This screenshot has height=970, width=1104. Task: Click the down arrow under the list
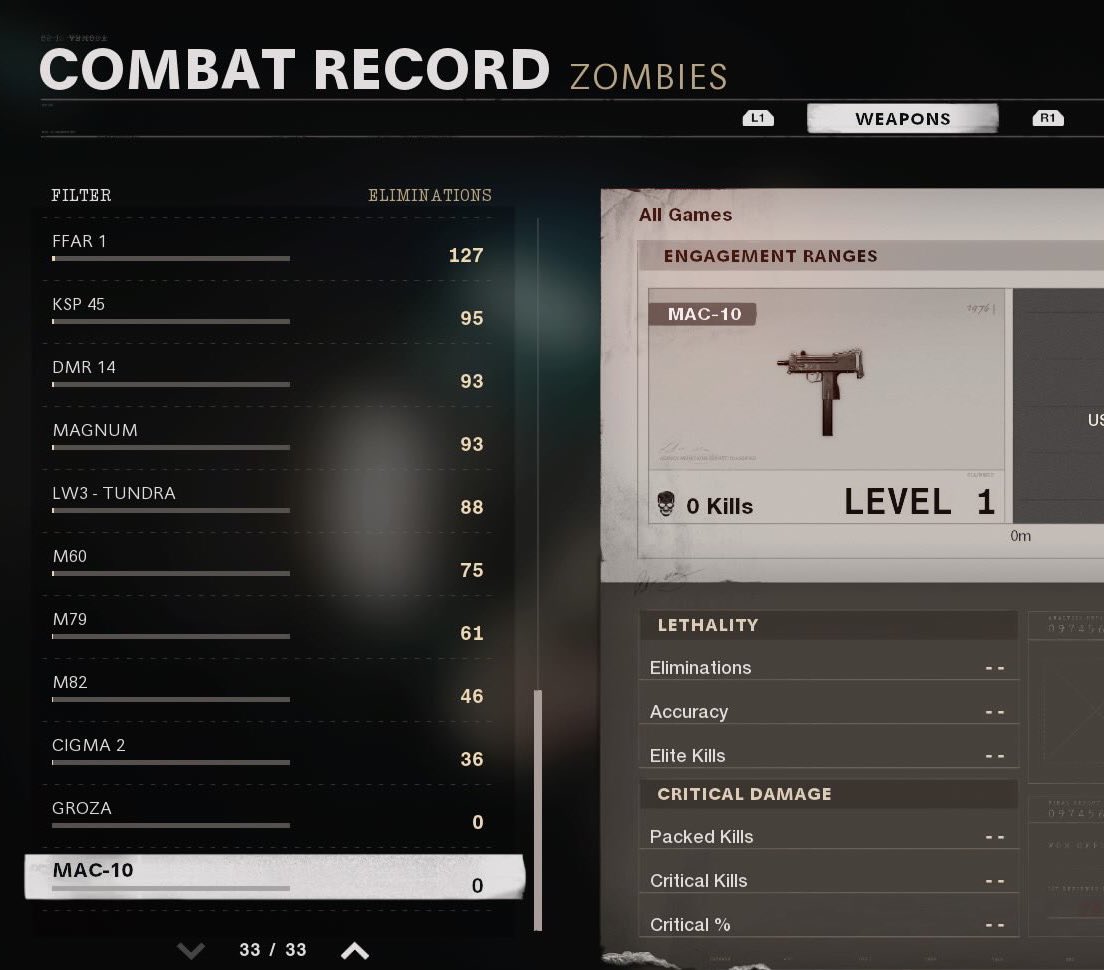tap(190, 949)
